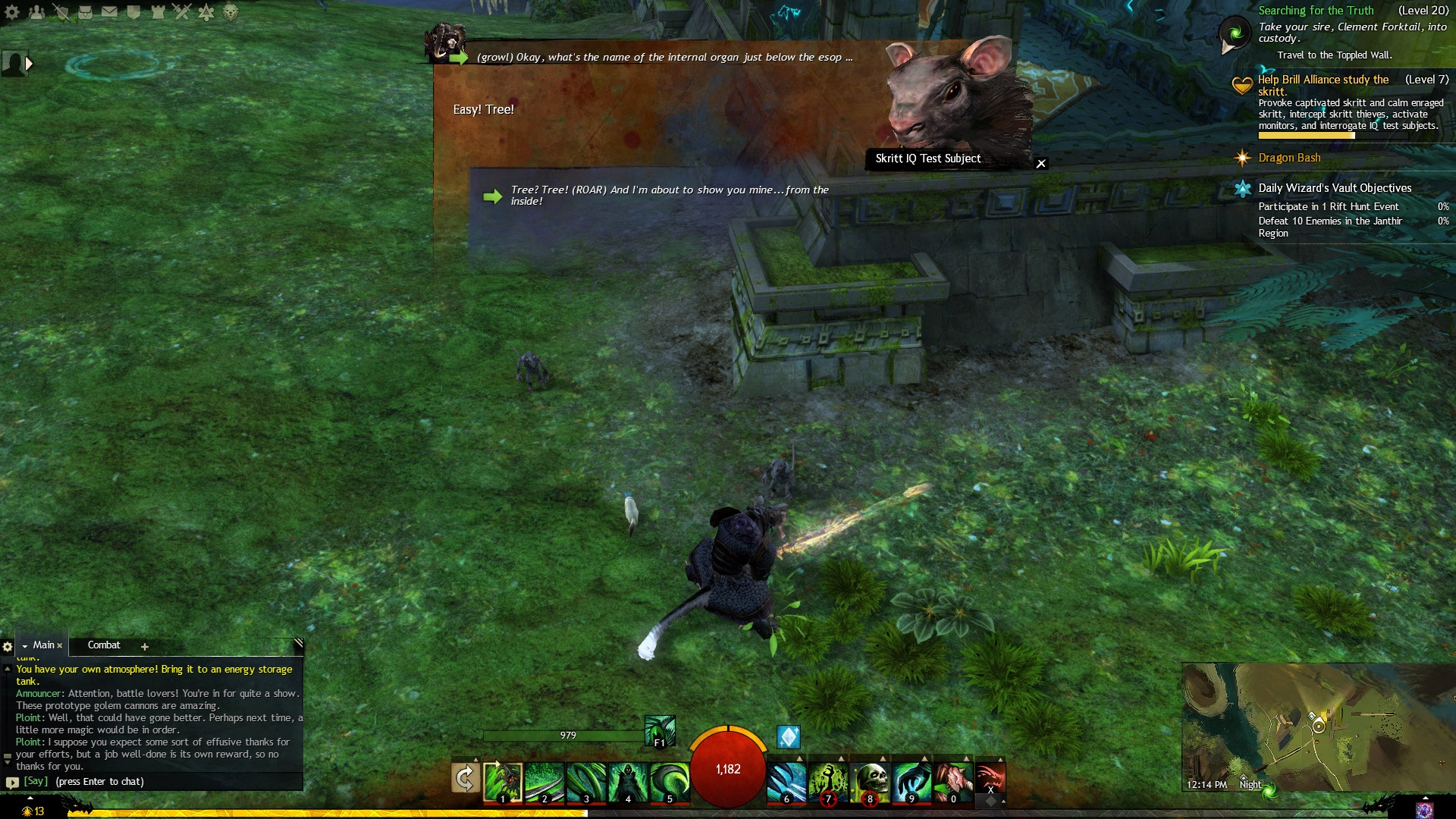
Task: Open the inventory bag icon
Action: [x=85, y=12]
